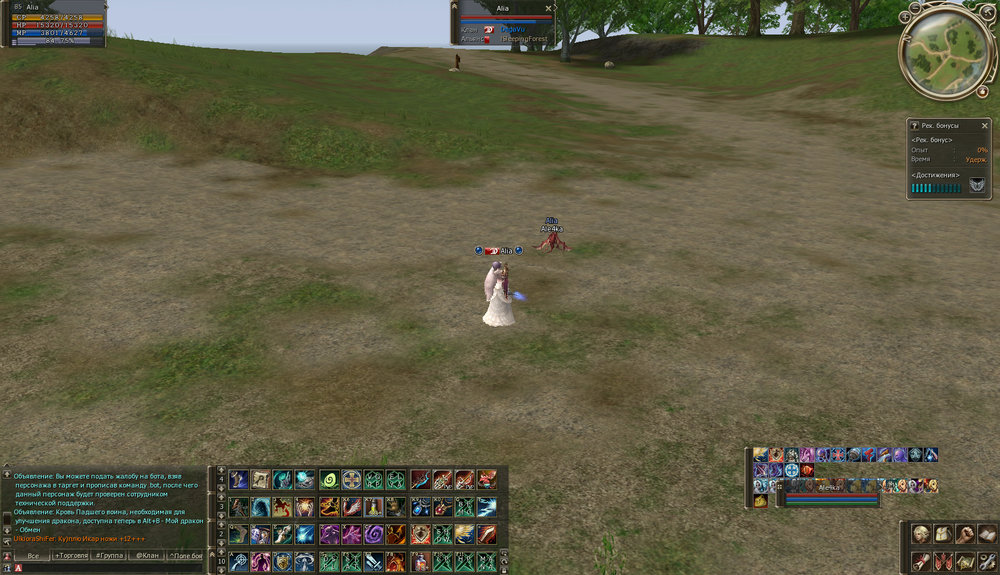Open the '+Торговля' trade chat tab
Viewport: 1000px width, 575px height.
(71, 555)
